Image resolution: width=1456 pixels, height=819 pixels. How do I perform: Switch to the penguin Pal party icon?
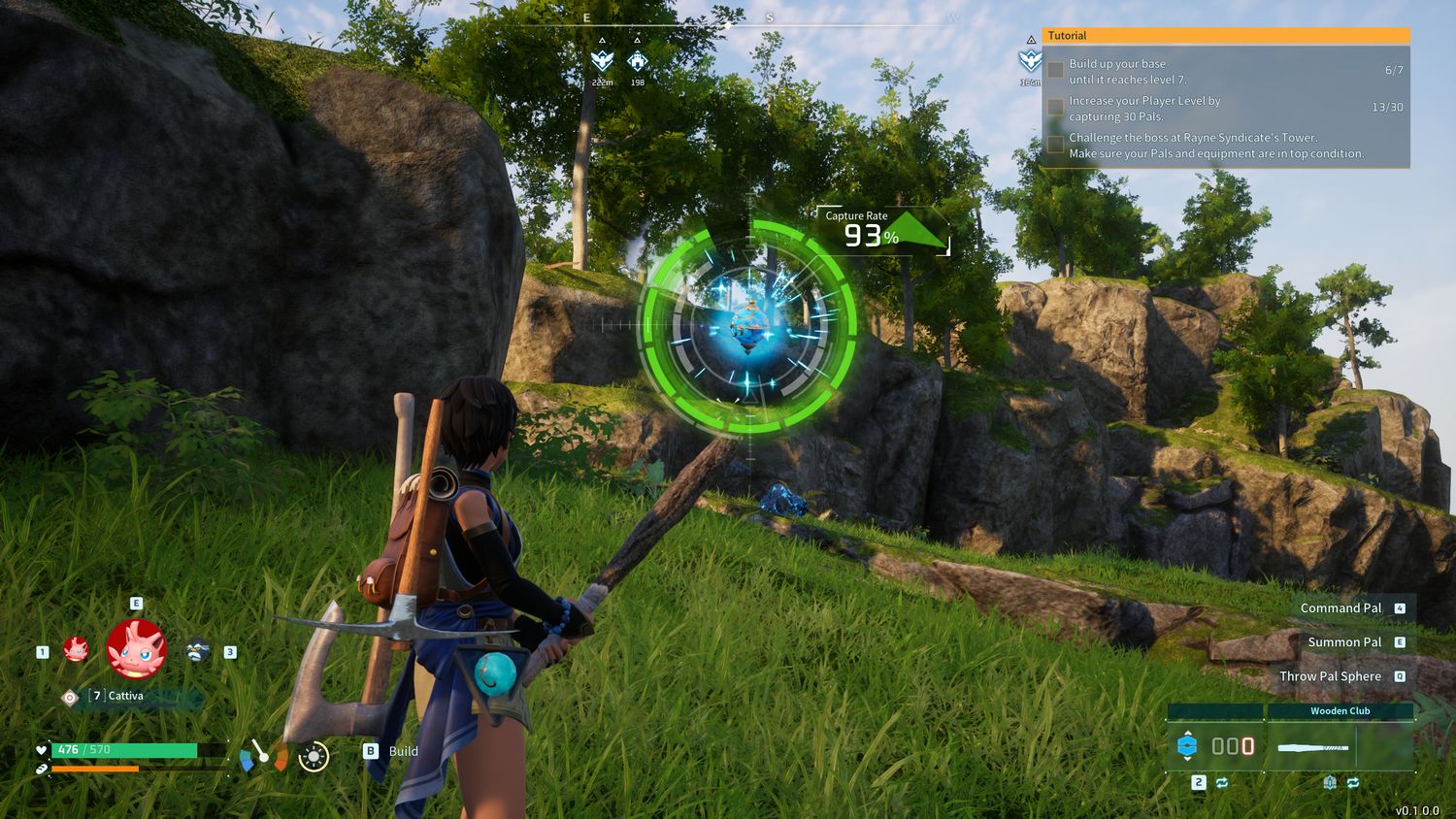click(x=198, y=650)
